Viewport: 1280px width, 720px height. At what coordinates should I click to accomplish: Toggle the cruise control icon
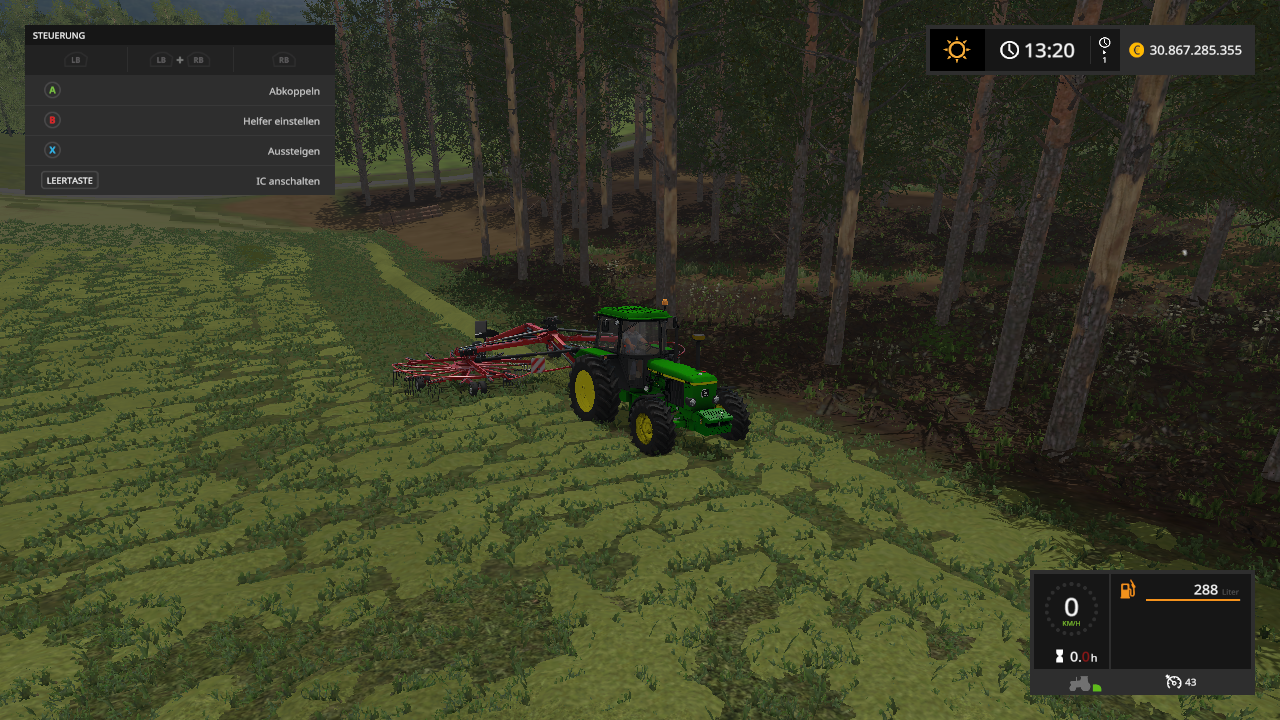point(1174,682)
